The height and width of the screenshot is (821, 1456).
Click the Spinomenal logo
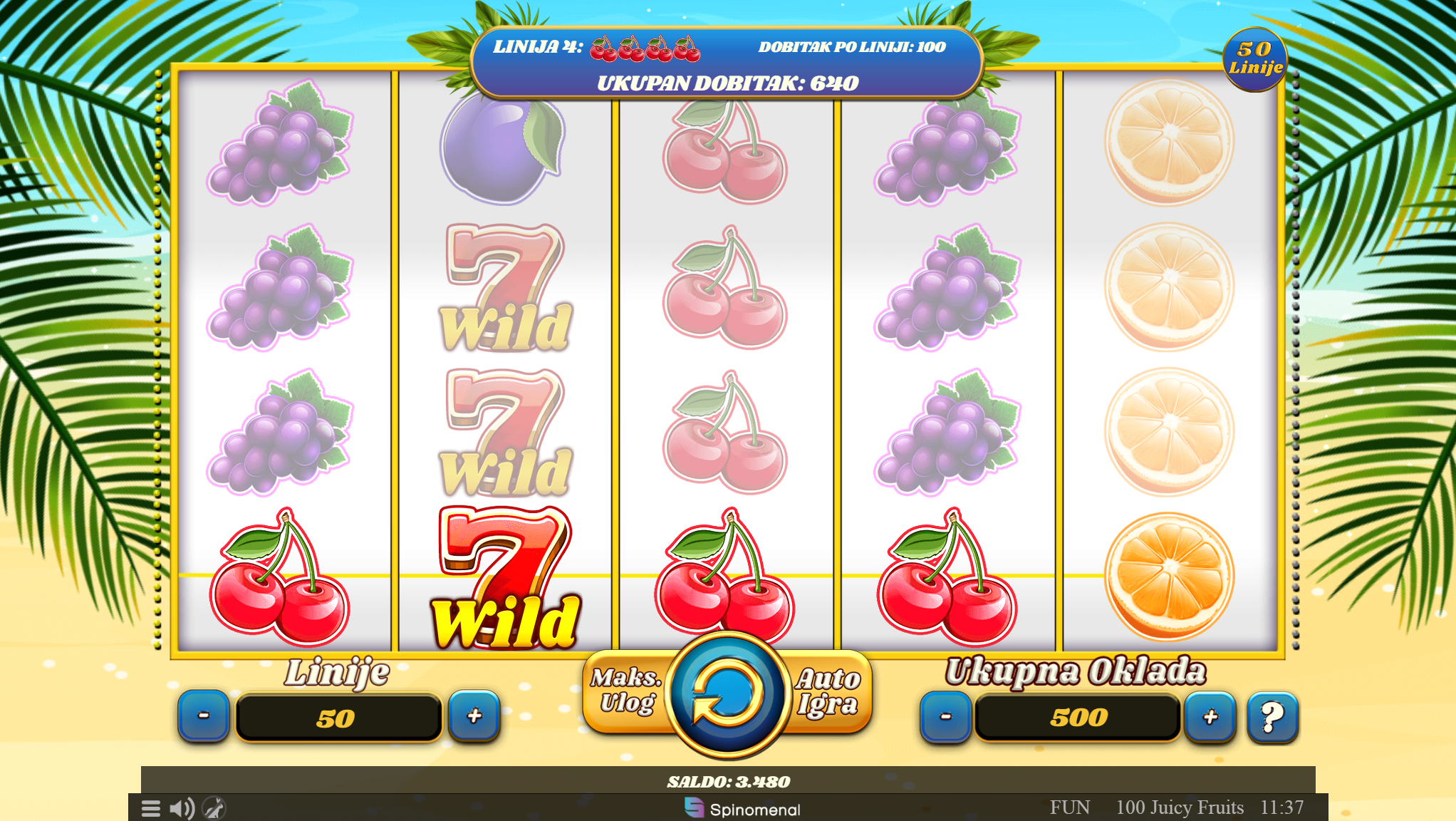[x=742, y=809]
